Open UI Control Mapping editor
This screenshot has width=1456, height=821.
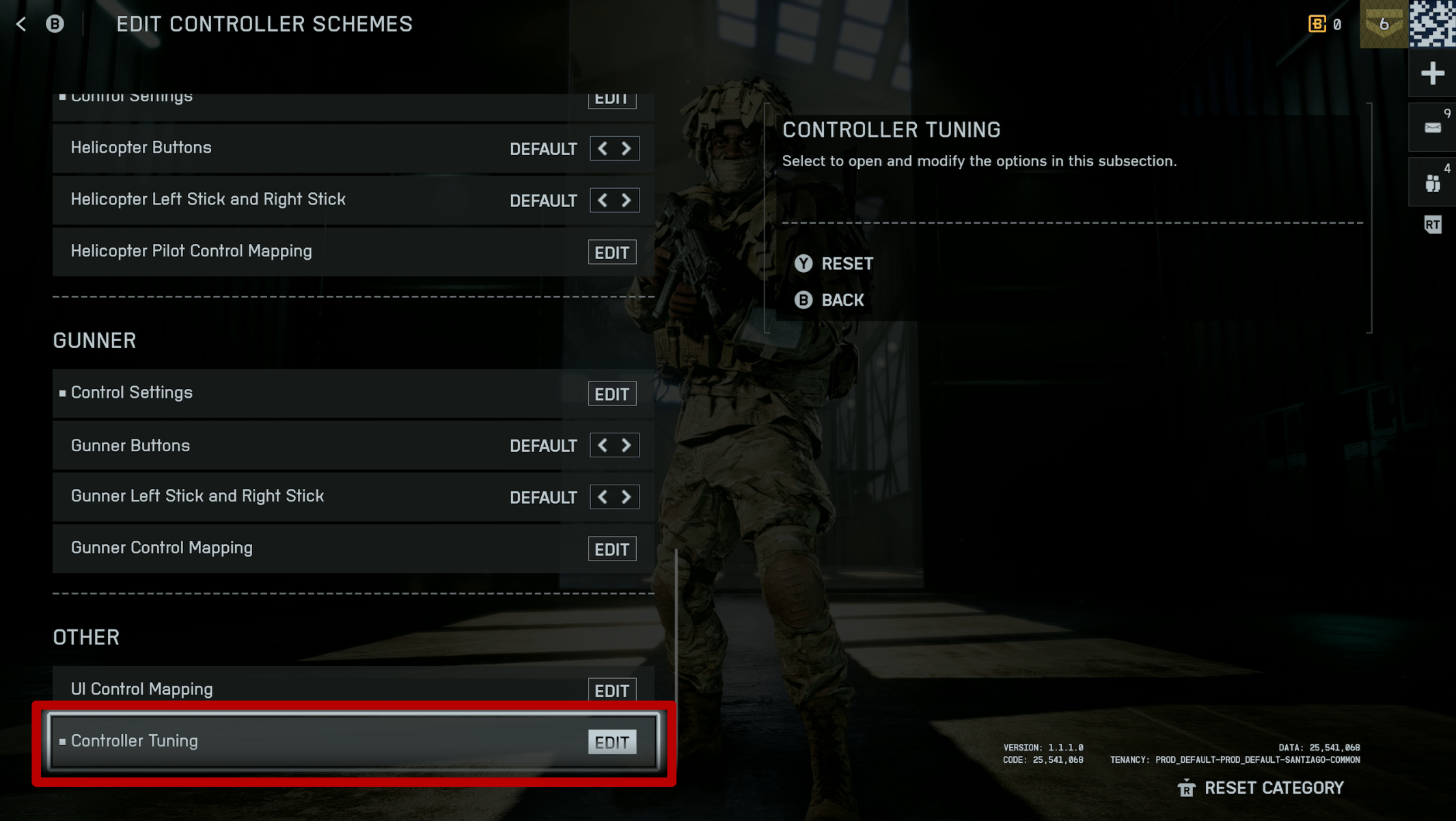(x=612, y=690)
